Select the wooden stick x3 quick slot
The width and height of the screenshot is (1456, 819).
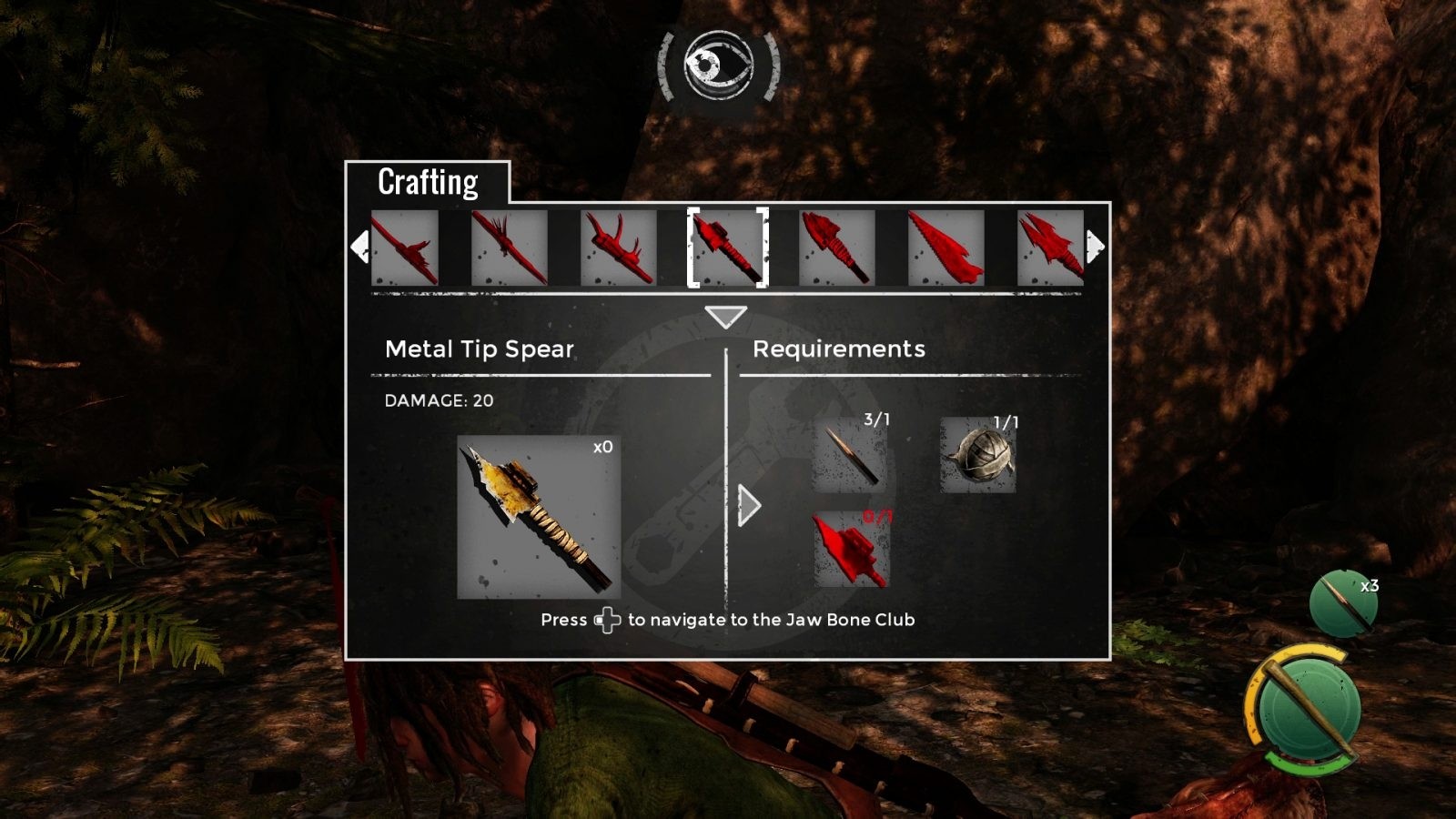click(1343, 602)
